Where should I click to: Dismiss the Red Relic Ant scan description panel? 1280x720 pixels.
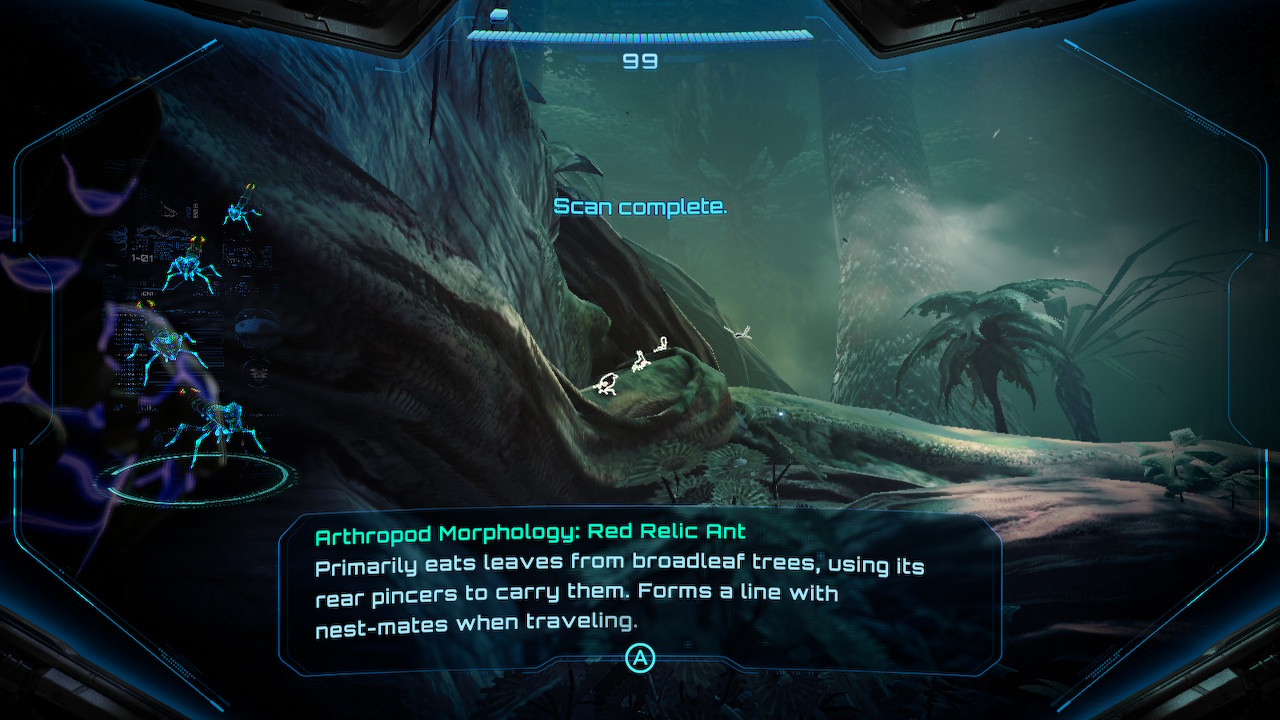(x=639, y=657)
